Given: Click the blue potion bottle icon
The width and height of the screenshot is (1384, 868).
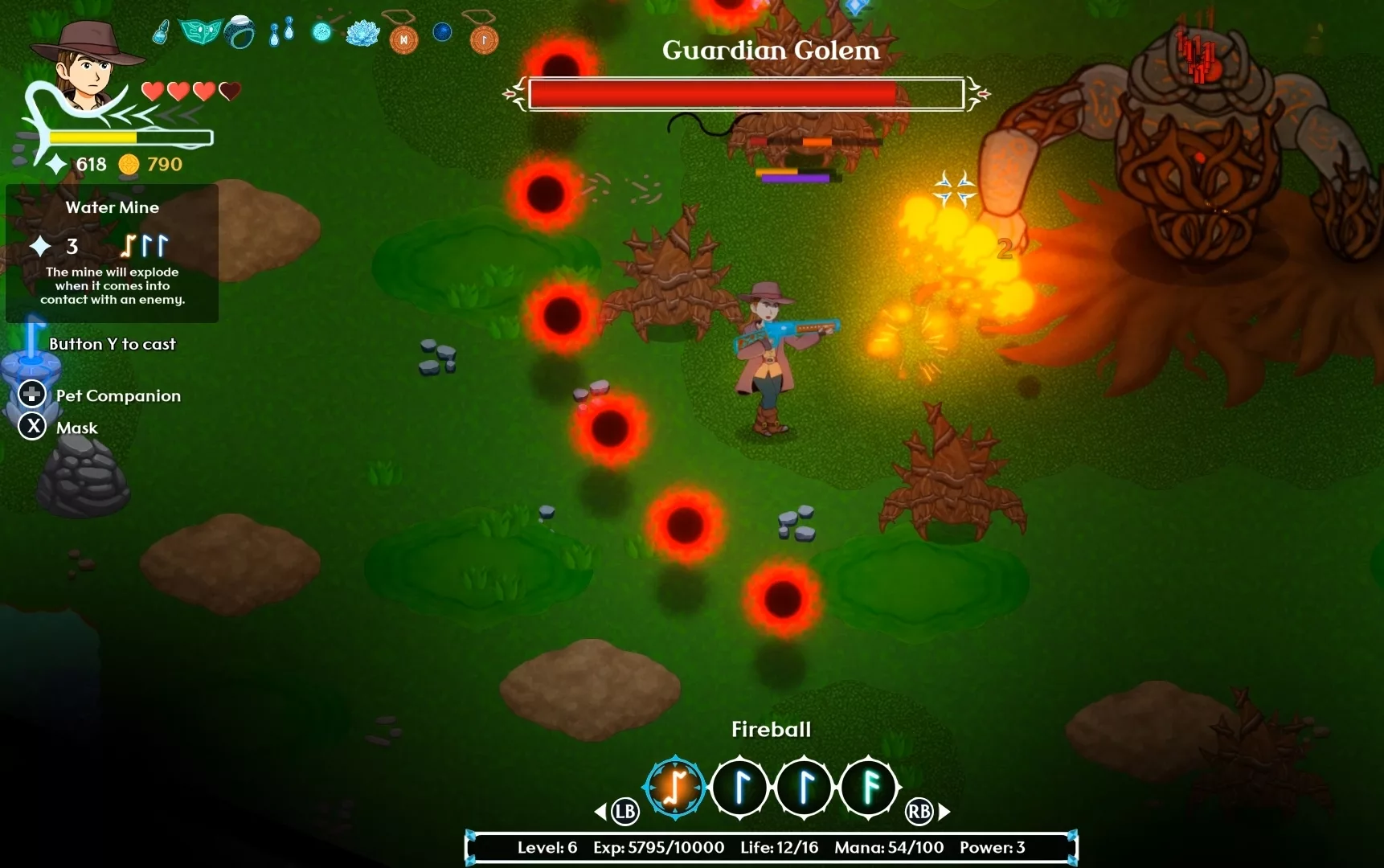Looking at the screenshot, I should point(162,32).
